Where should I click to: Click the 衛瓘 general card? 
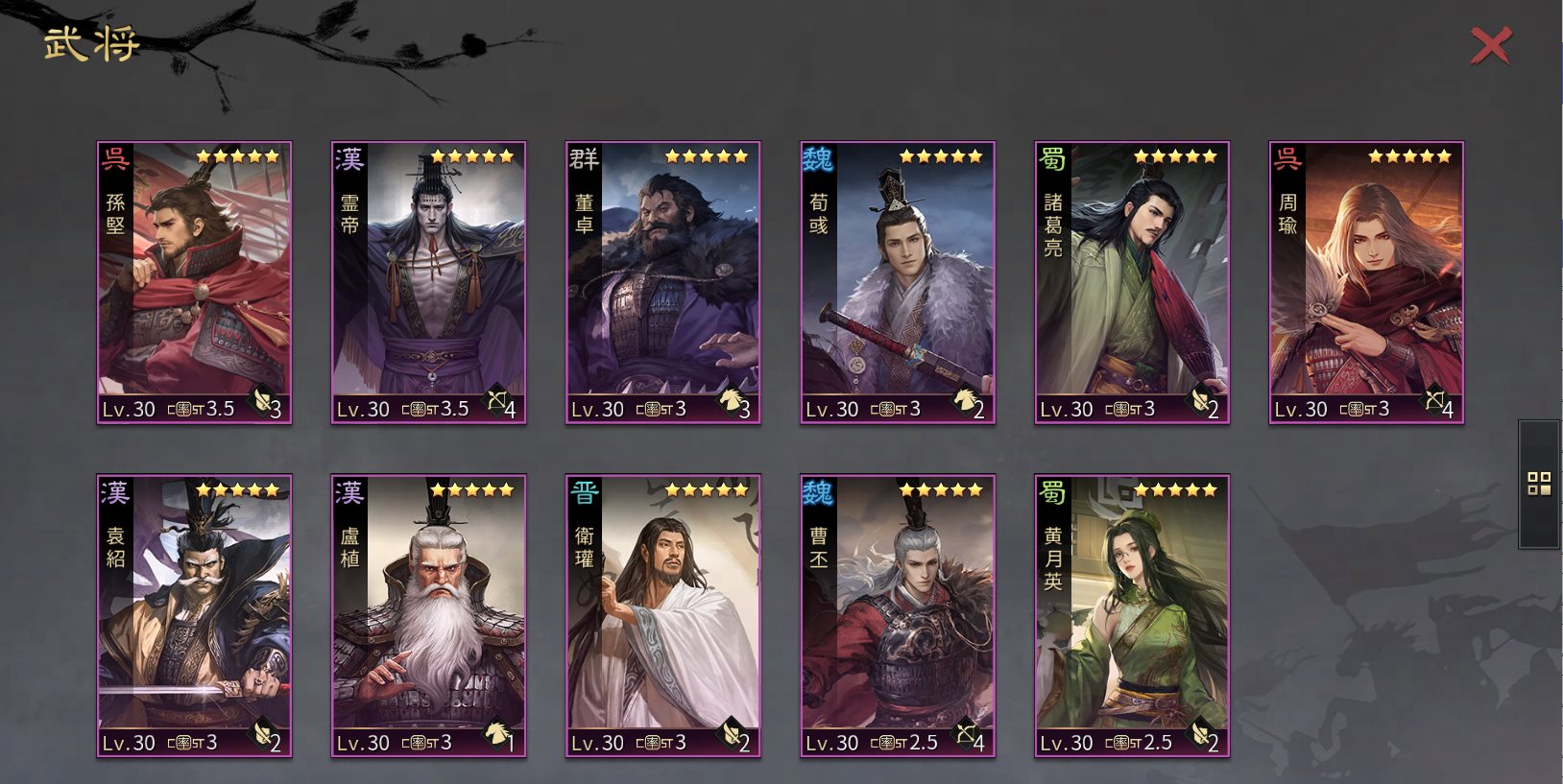coord(662,615)
